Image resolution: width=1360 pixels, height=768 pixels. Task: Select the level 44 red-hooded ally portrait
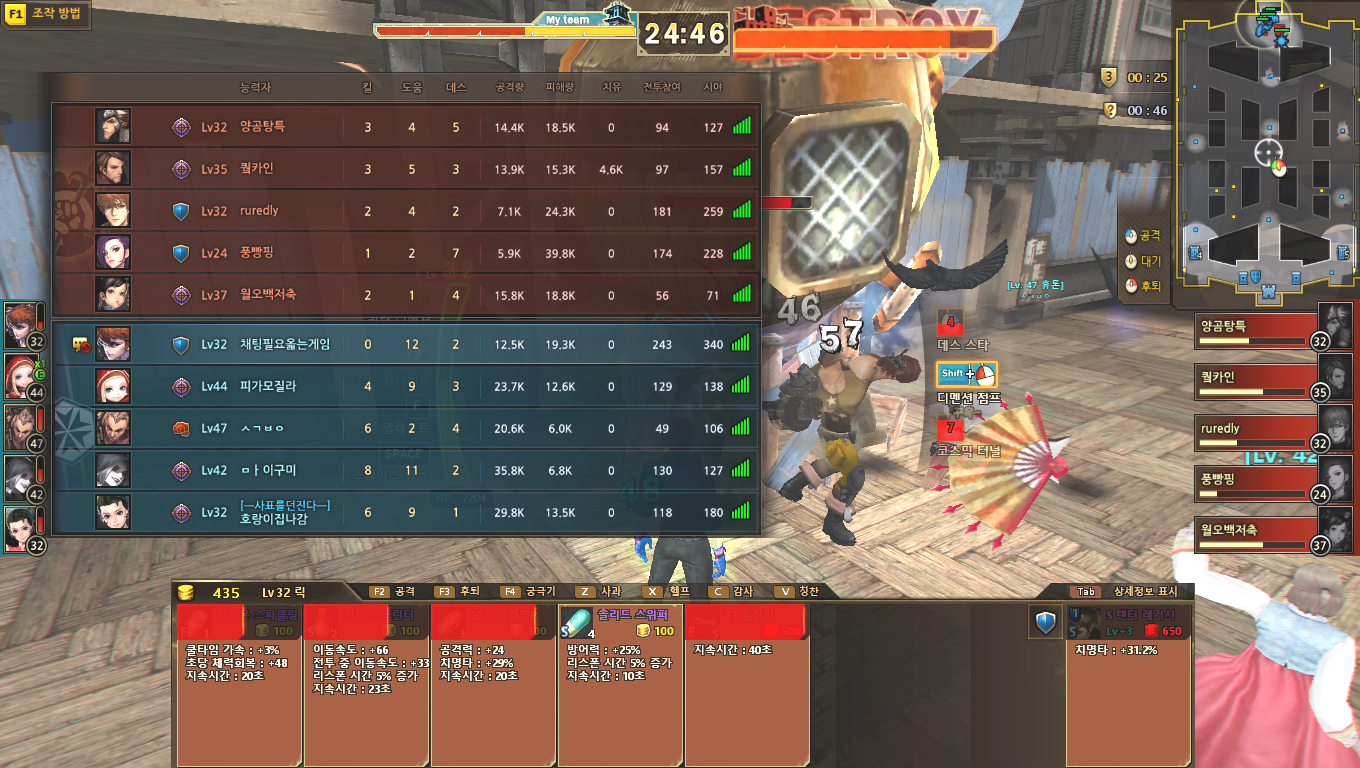click(x=22, y=376)
